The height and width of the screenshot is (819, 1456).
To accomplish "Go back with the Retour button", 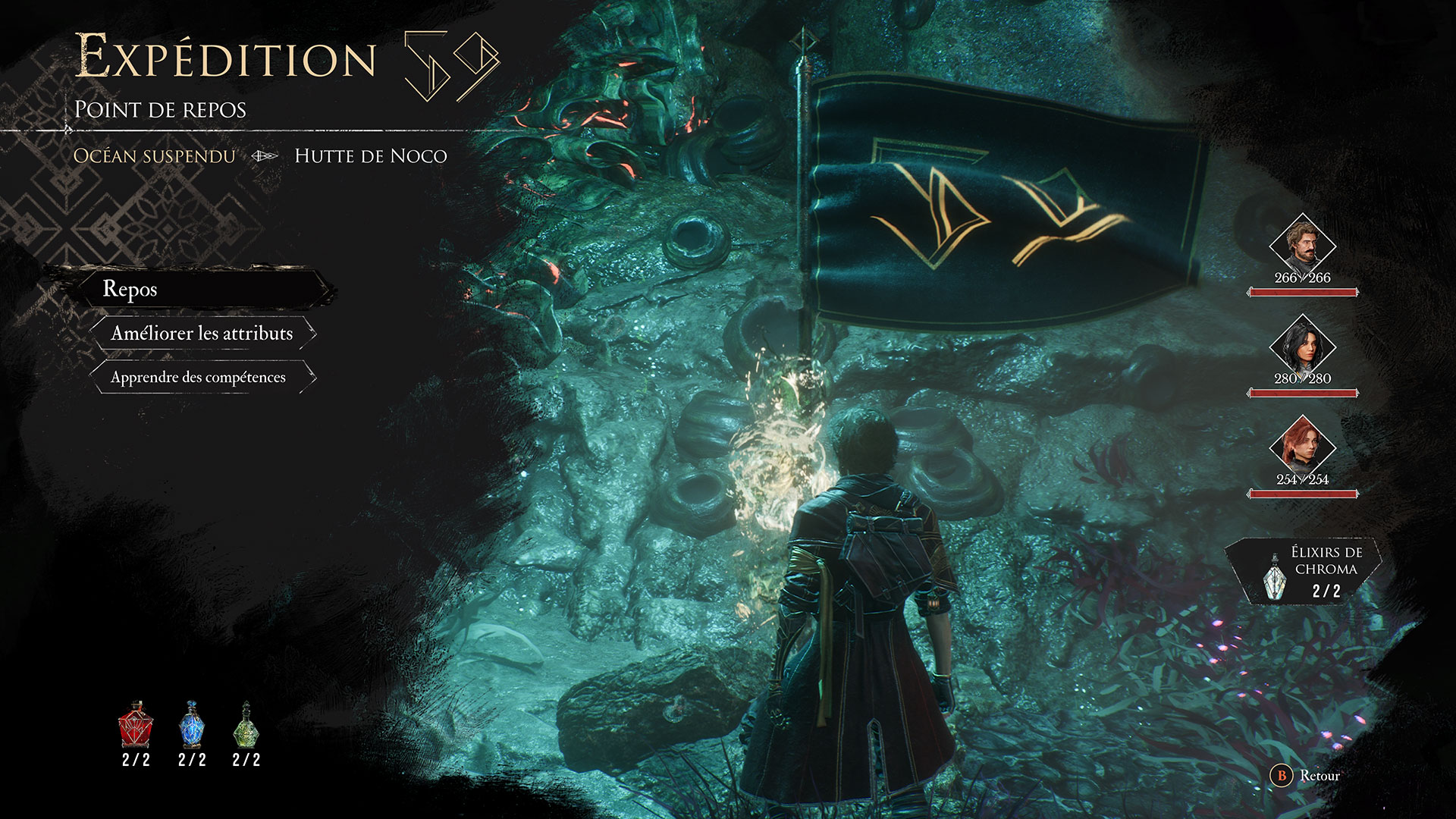I will pos(1306,776).
